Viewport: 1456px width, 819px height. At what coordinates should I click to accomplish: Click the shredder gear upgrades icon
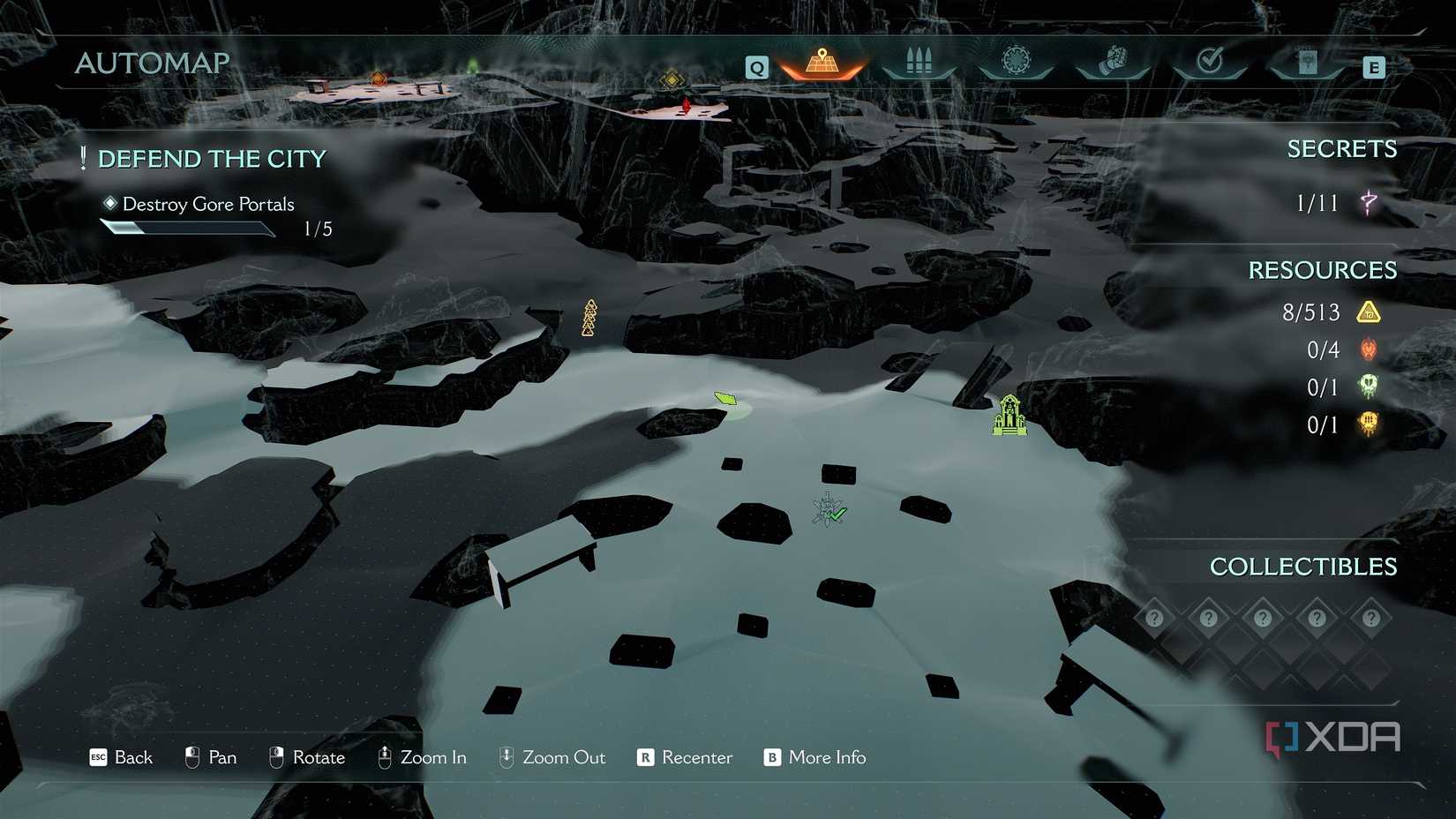(x=1016, y=60)
